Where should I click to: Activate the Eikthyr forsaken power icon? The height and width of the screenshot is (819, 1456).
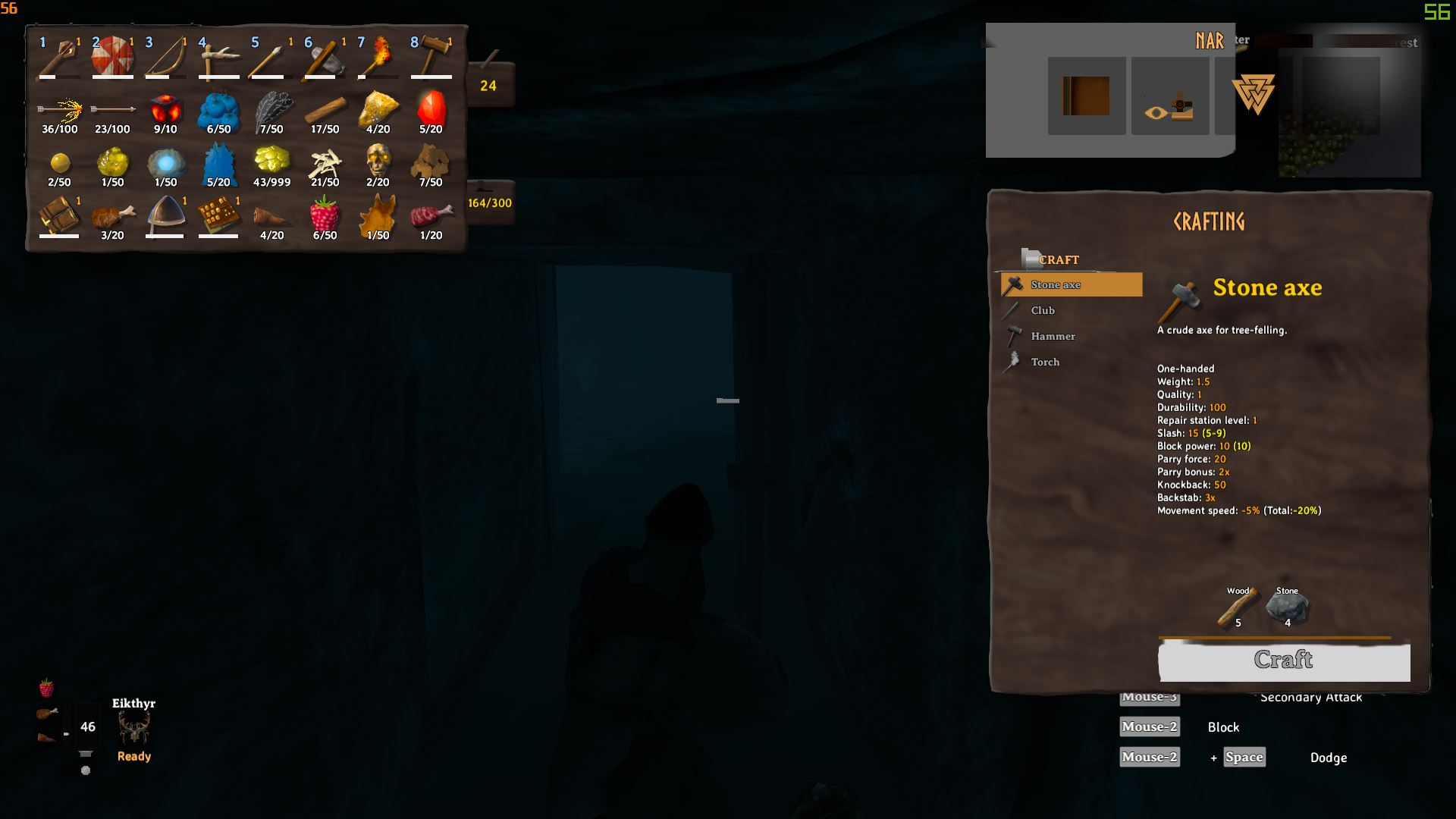pyautogui.click(x=134, y=729)
